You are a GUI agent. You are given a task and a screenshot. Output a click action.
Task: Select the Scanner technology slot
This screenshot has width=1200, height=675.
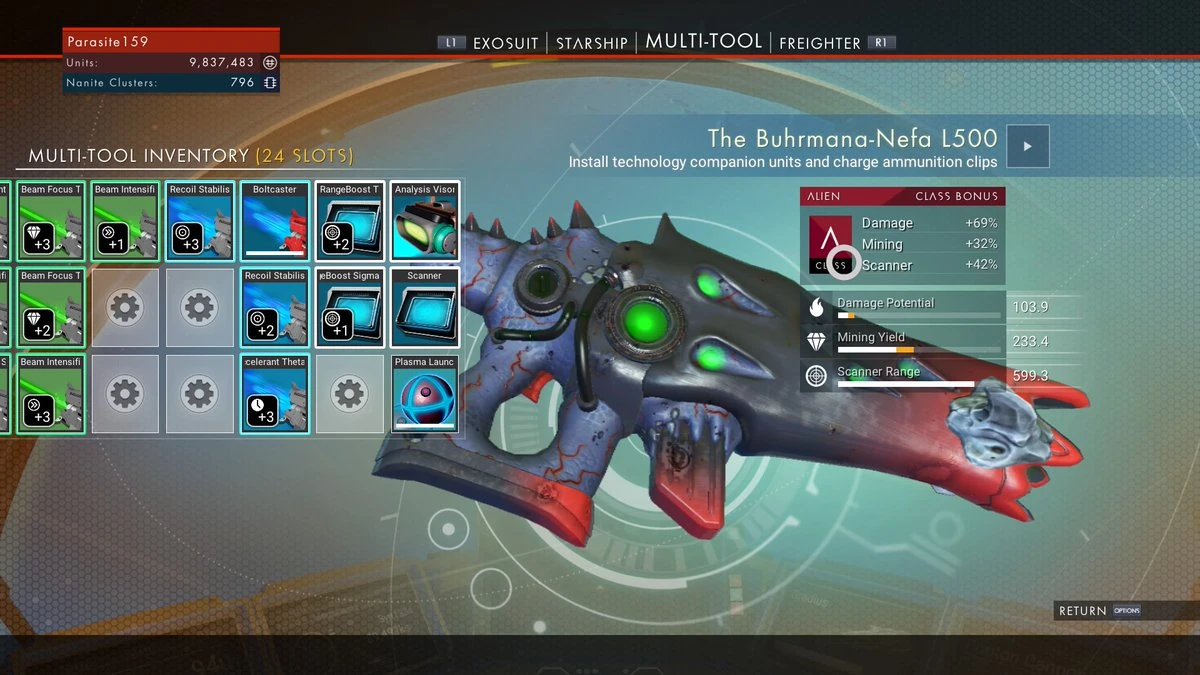pos(425,307)
